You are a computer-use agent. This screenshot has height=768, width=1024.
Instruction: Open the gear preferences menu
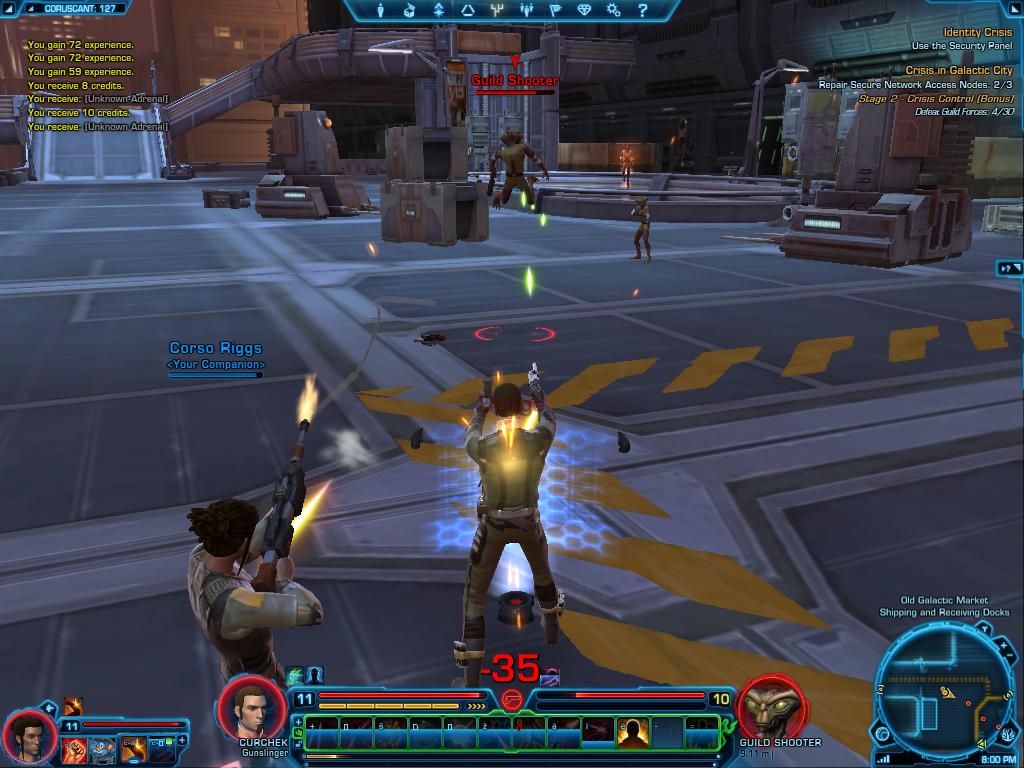[x=613, y=11]
